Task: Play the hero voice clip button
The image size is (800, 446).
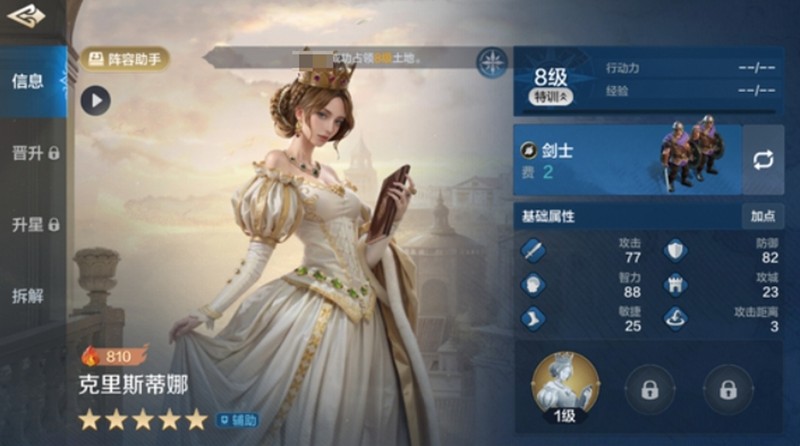Action: pyautogui.click(x=95, y=100)
